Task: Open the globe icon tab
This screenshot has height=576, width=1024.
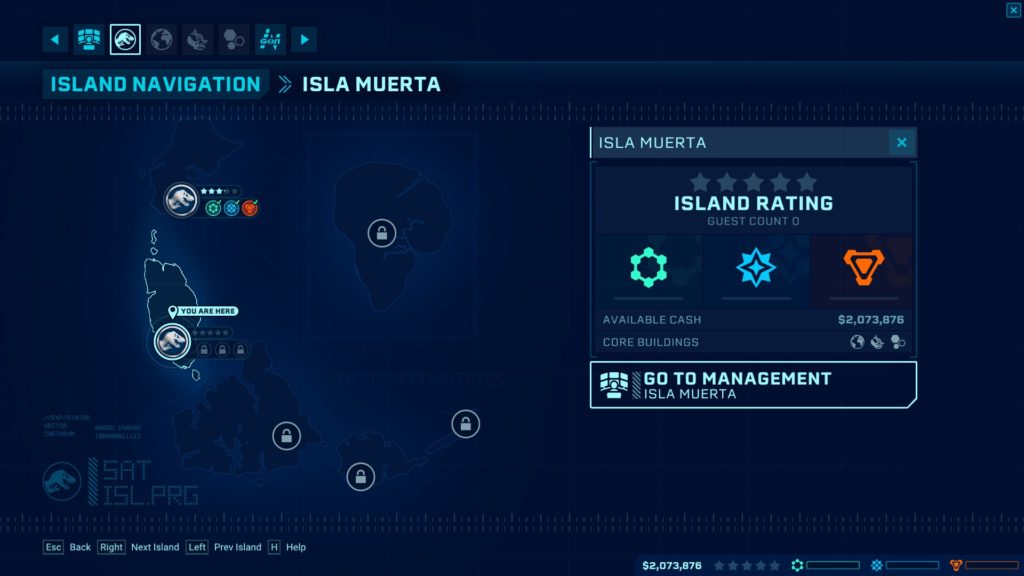Action: tap(161, 40)
